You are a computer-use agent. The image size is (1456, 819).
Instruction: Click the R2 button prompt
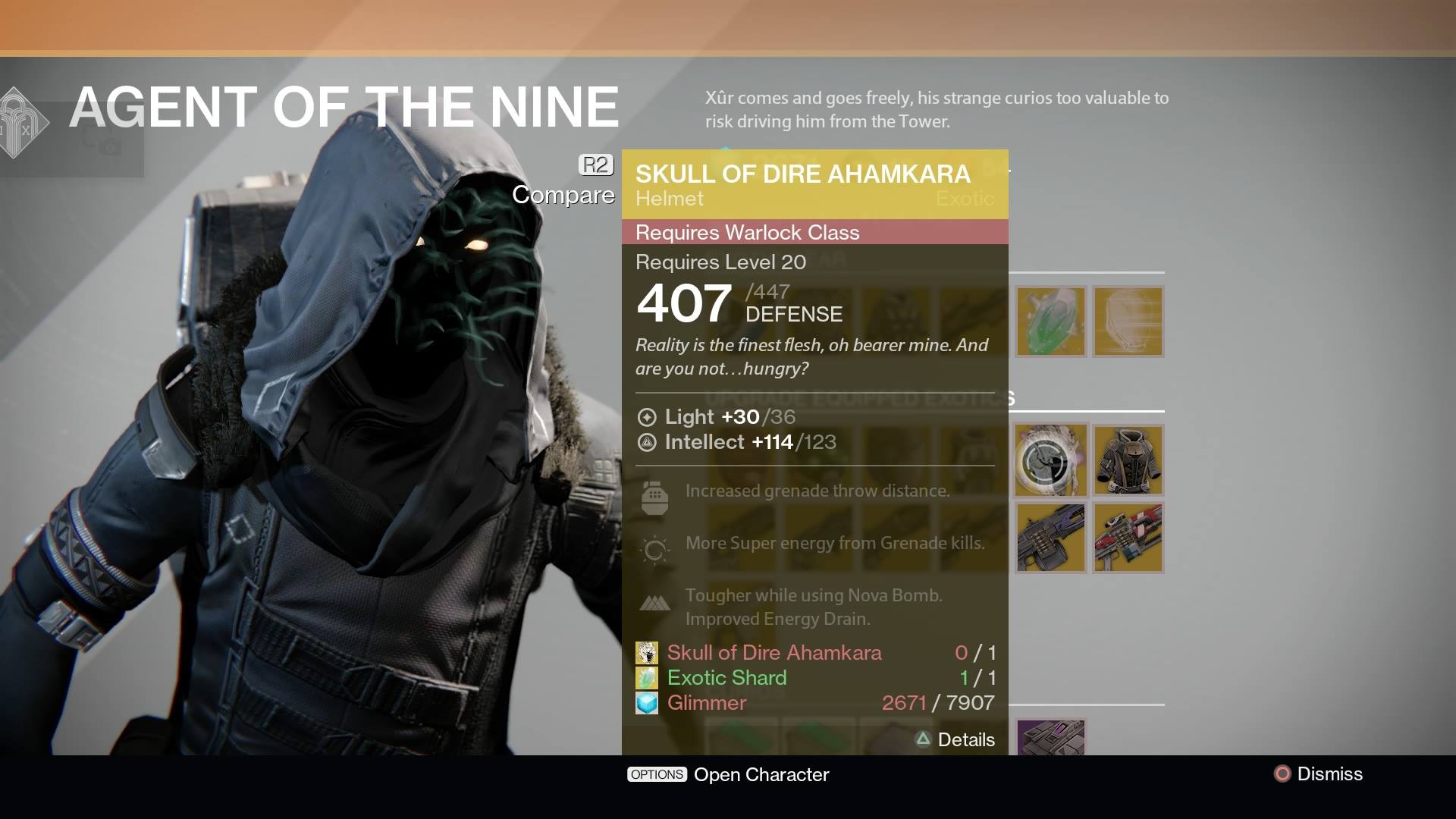click(x=596, y=166)
